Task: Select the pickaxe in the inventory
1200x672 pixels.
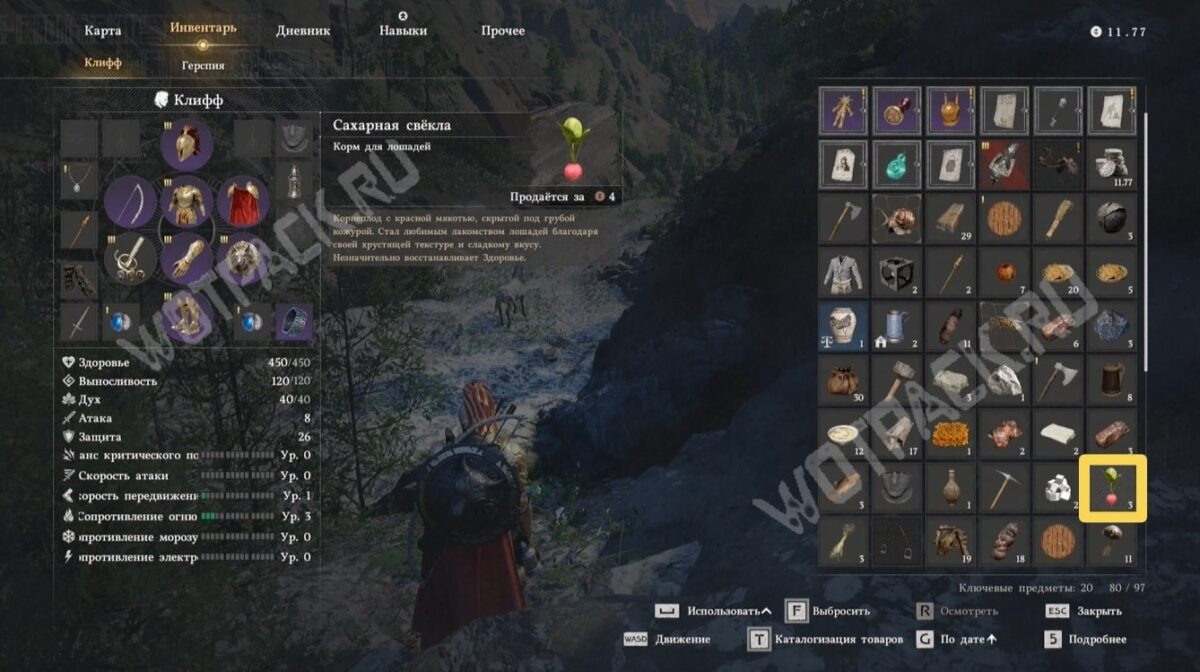Action: (1004, 487)
